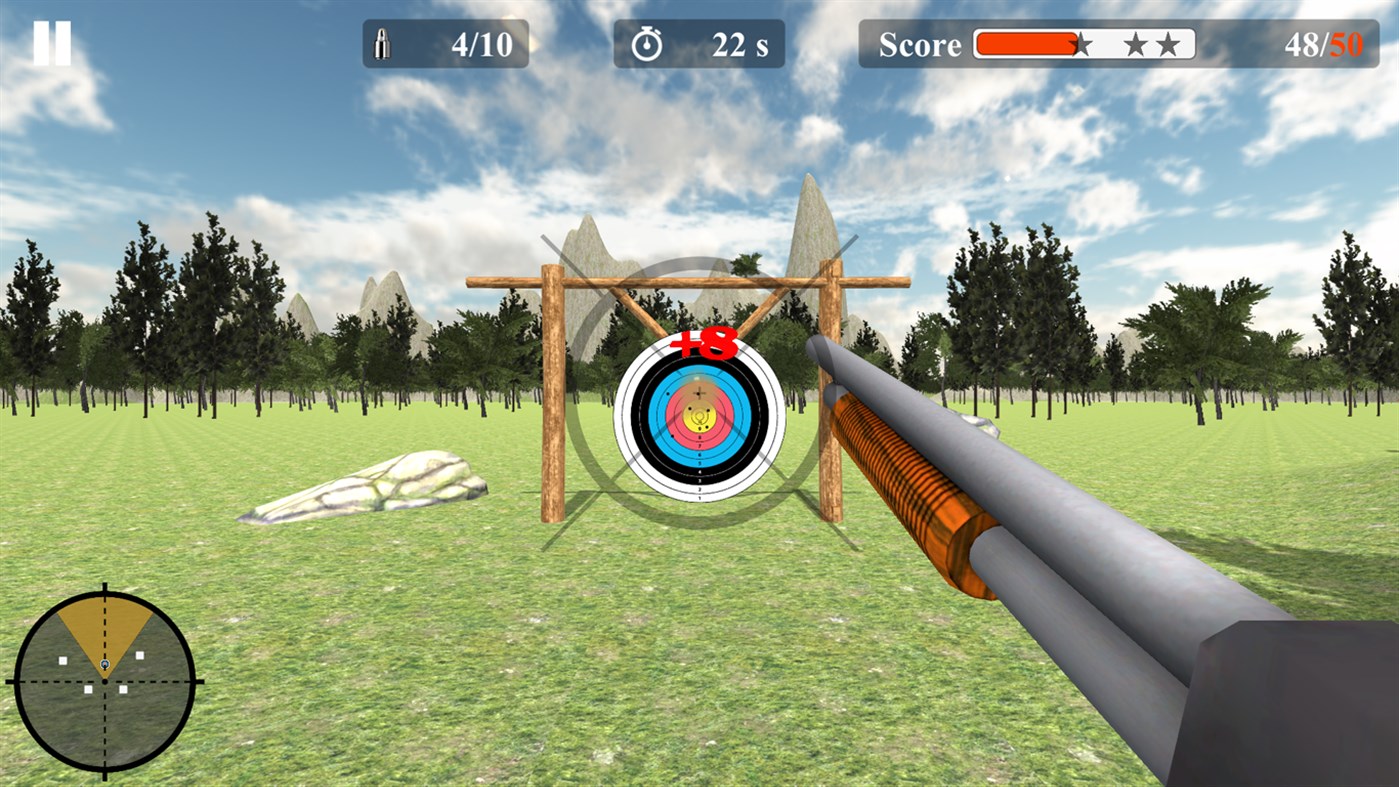Click the Score label
This screenshot has width=1399, height=787.
(920, 44)
